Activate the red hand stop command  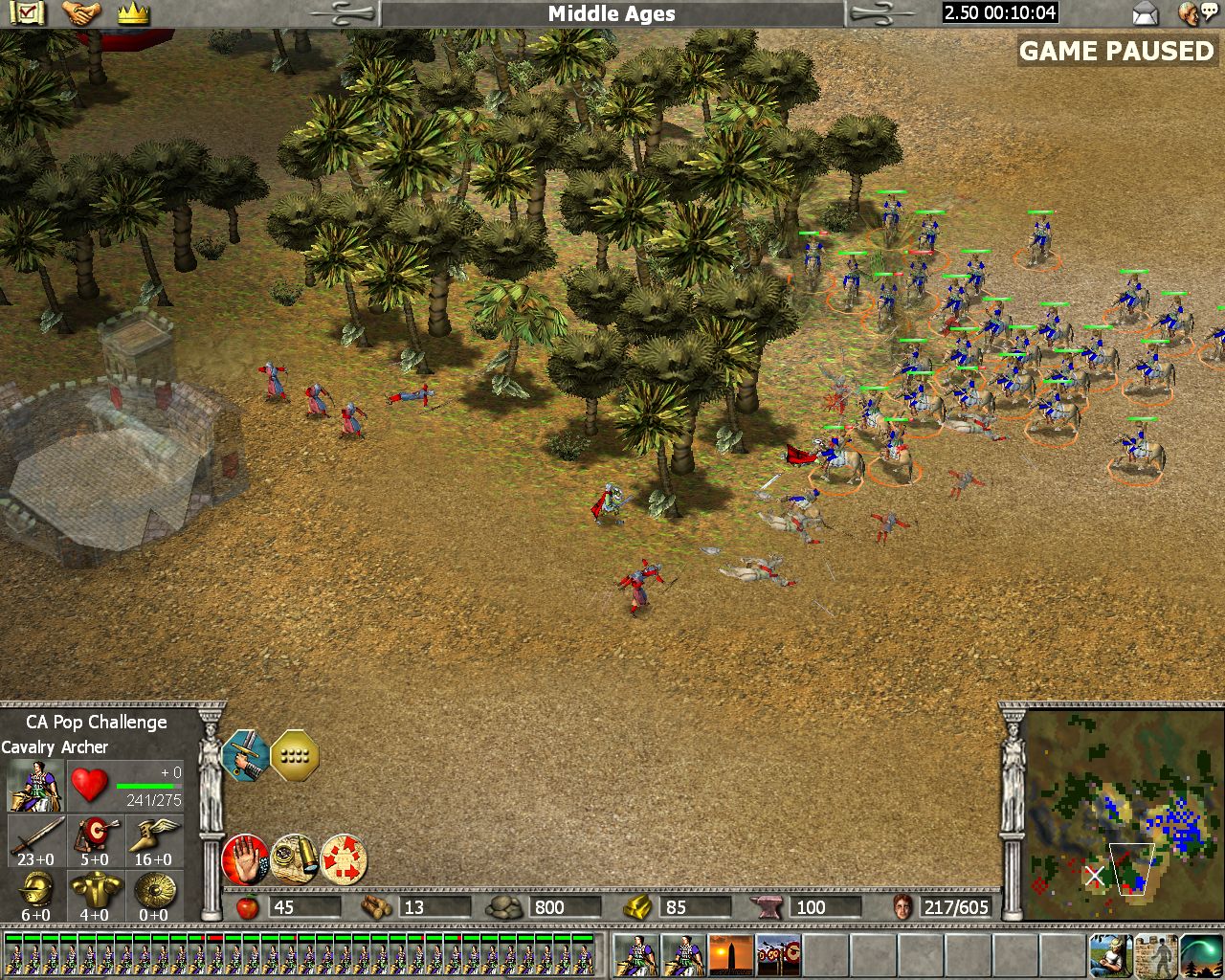(244, 858)
